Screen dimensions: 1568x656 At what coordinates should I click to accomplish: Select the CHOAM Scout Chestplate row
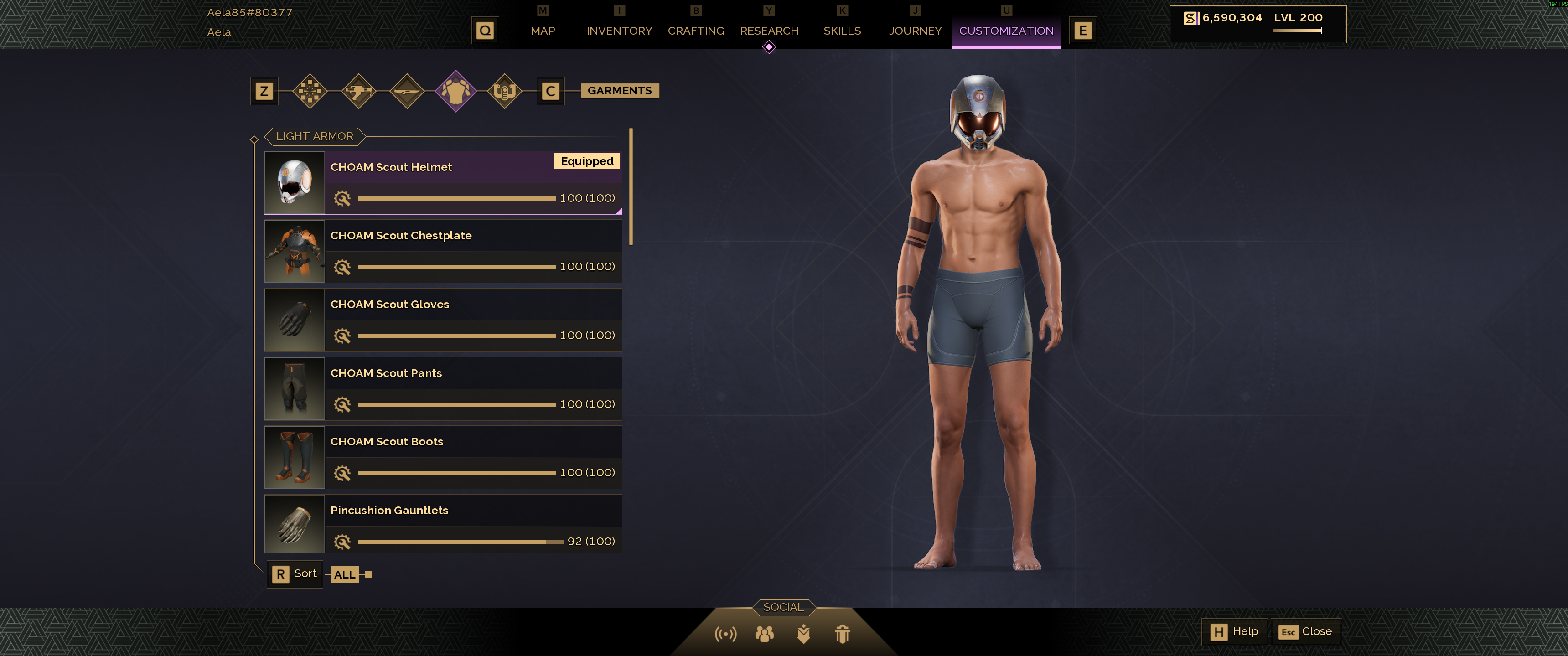point(443,251)
